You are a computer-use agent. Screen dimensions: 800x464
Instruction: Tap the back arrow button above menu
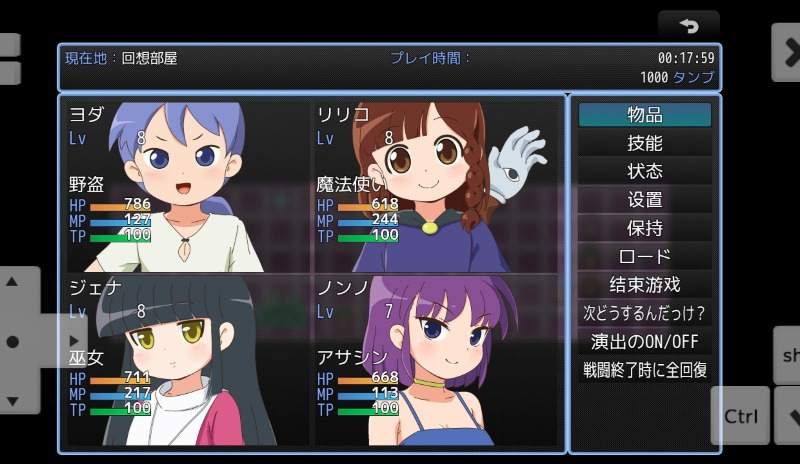[x=688, y=25]
